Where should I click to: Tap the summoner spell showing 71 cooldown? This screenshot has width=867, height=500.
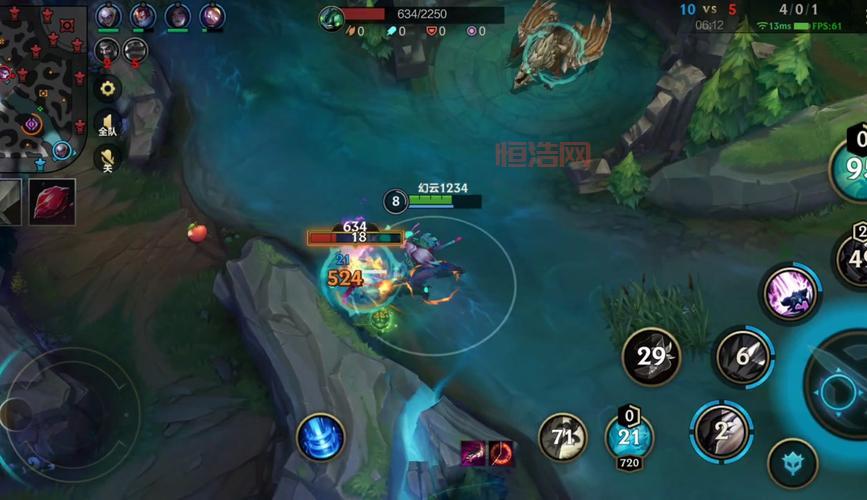[x=563, y=437]
